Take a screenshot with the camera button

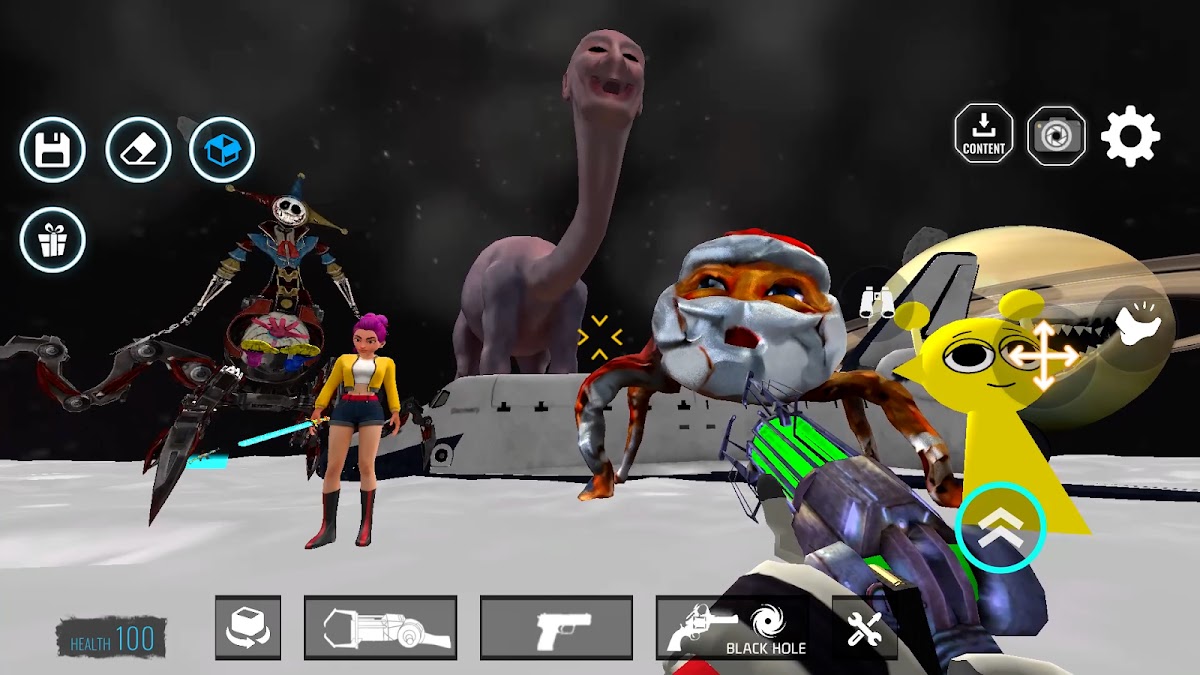pos(1056,135)
